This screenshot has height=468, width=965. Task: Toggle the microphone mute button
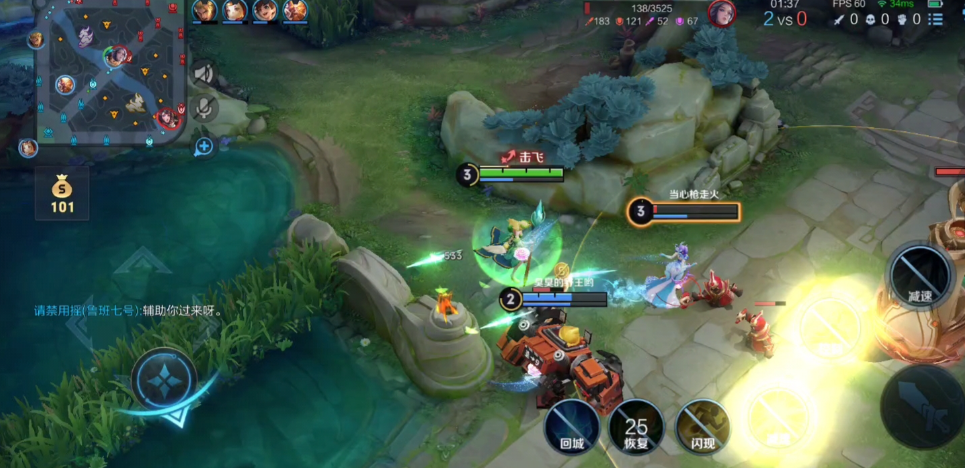(204, 108)
